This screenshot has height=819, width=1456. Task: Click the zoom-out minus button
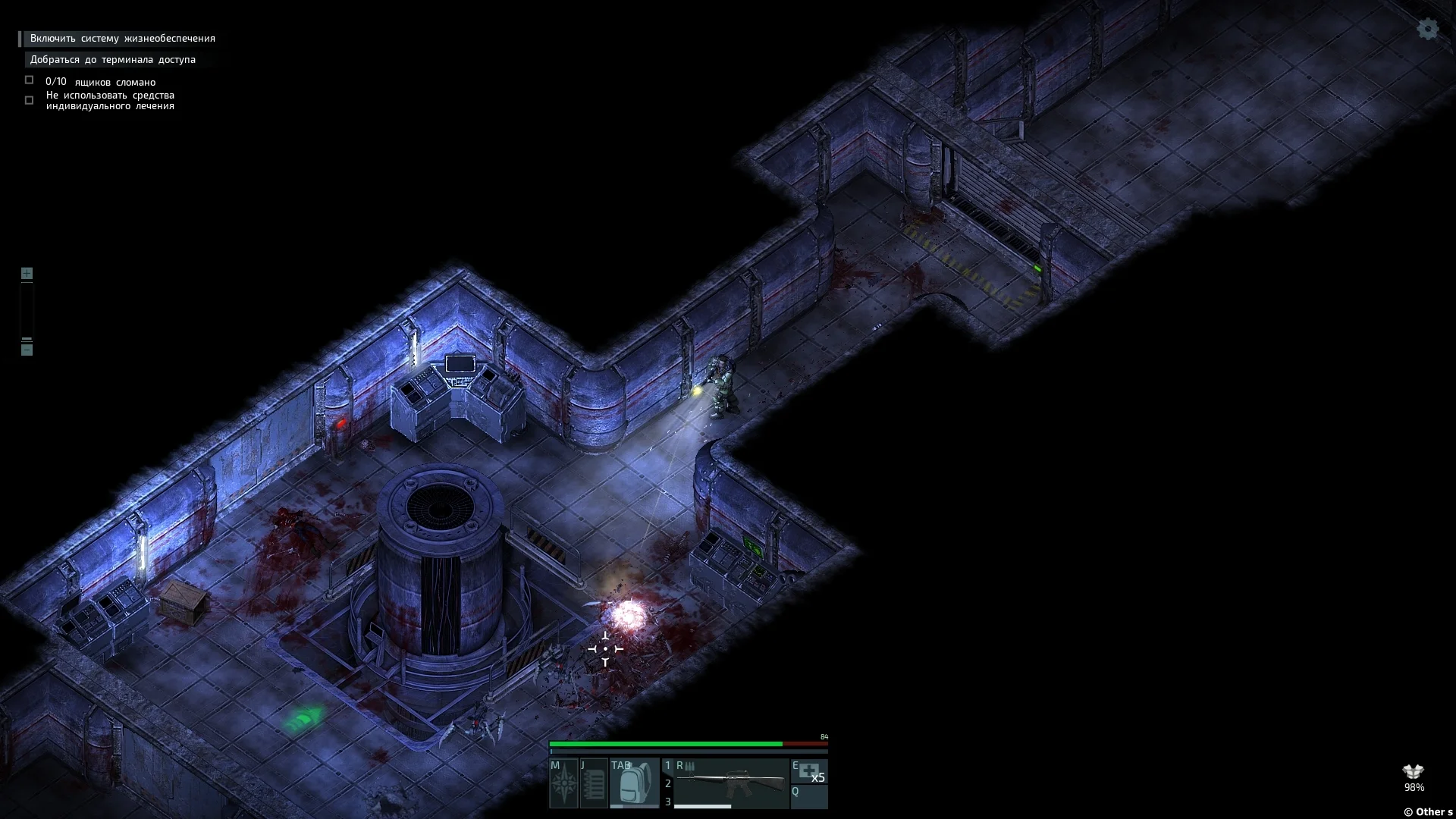27,350
